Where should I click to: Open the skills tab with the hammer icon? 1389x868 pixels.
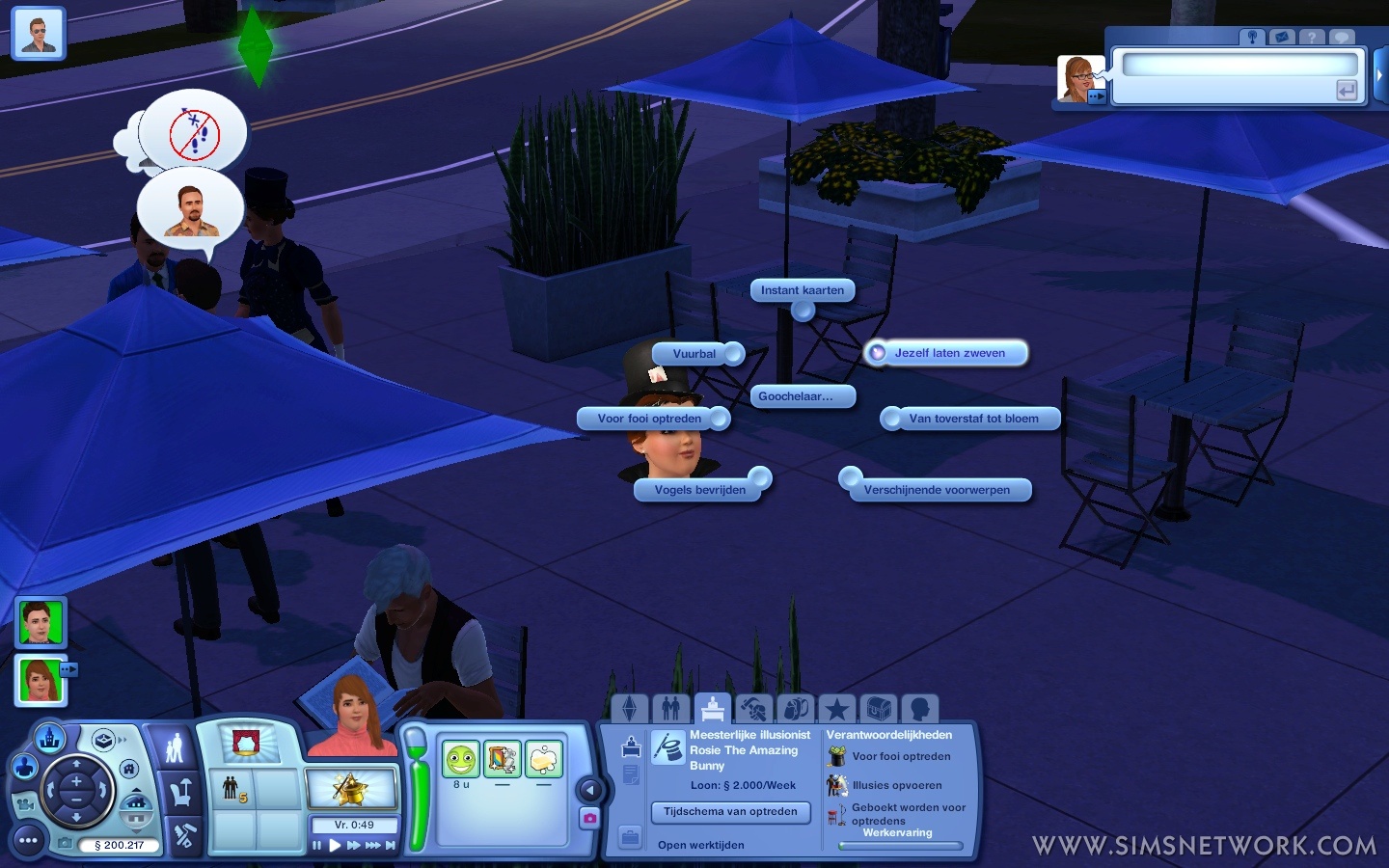click(x=753, y=710)
